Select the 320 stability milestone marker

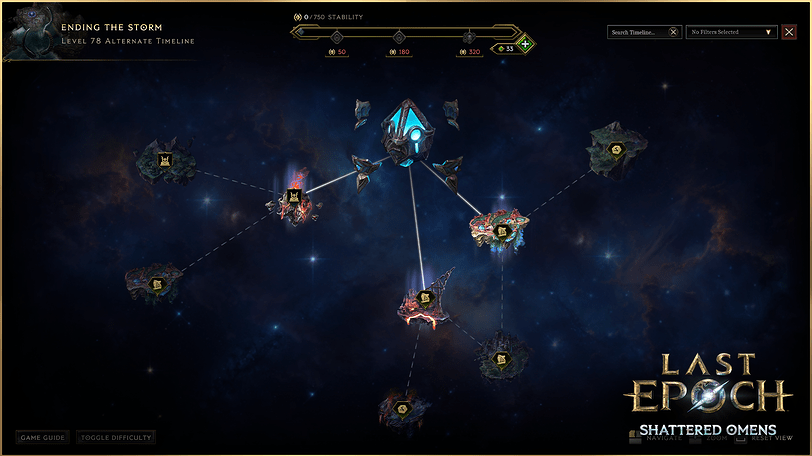point(468,38)
